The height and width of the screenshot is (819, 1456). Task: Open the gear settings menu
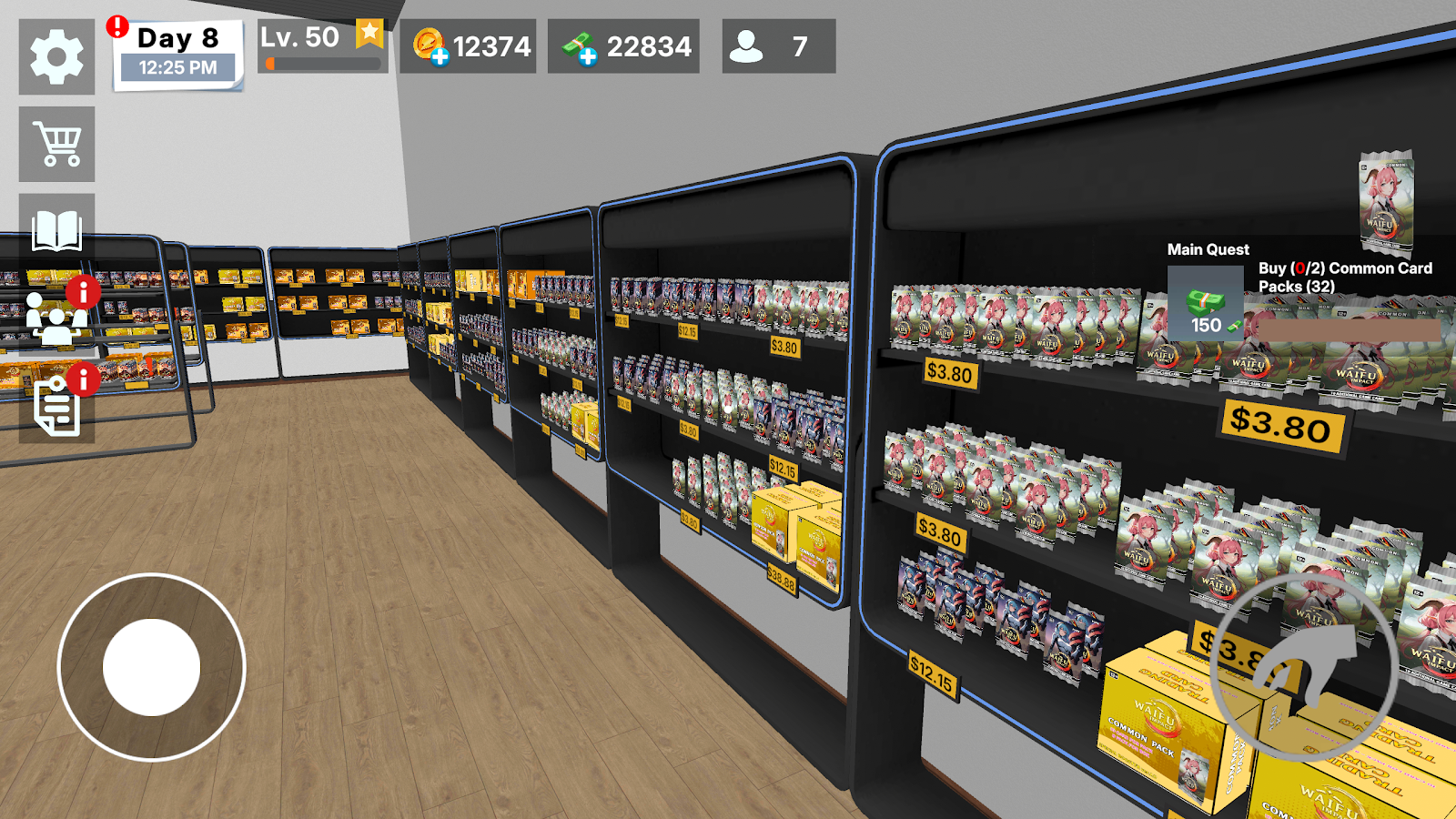pyautogui.click(x=56, y=56)
